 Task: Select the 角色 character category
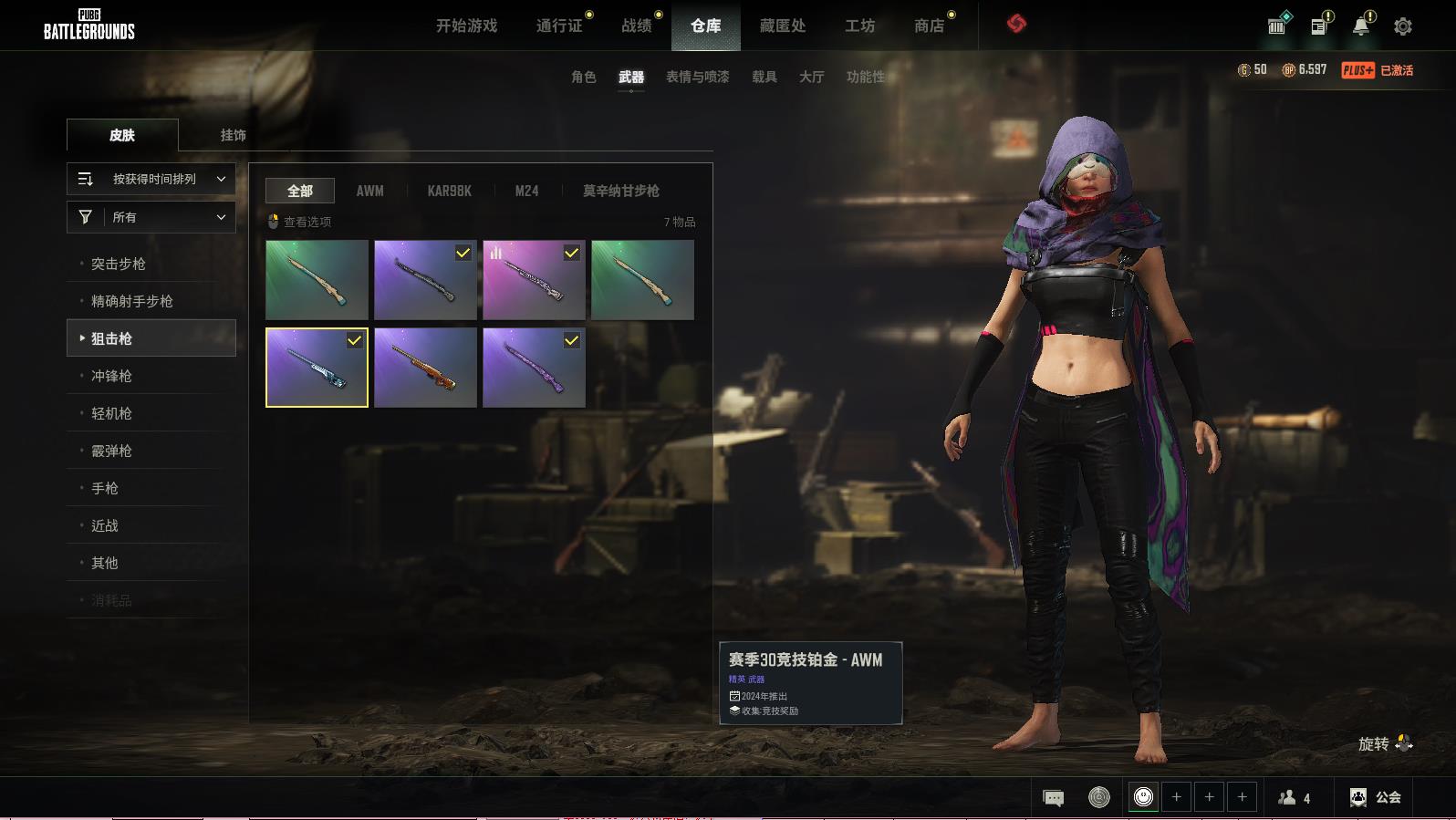(x=583, y=77)
